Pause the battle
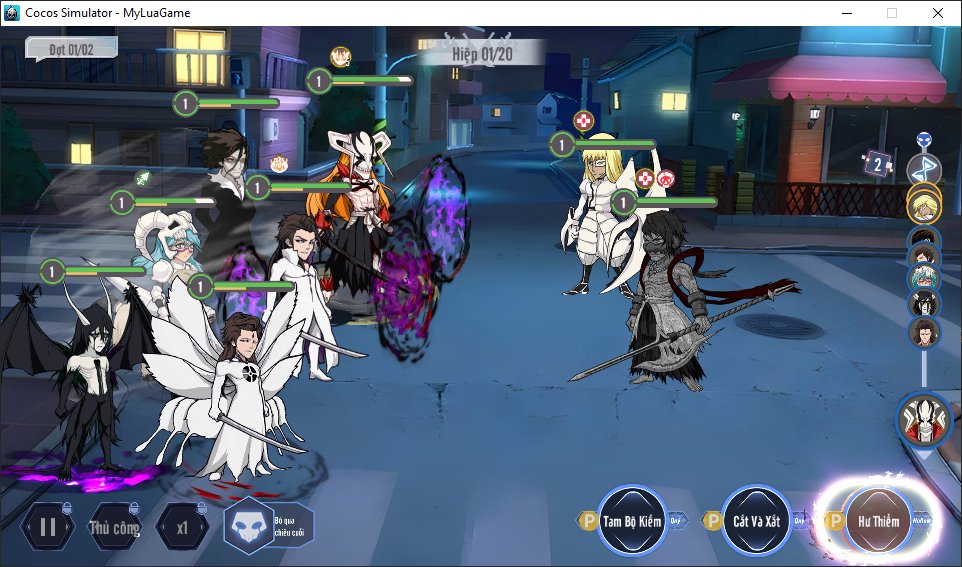This screenshot has height=567, width=962. 47,527
